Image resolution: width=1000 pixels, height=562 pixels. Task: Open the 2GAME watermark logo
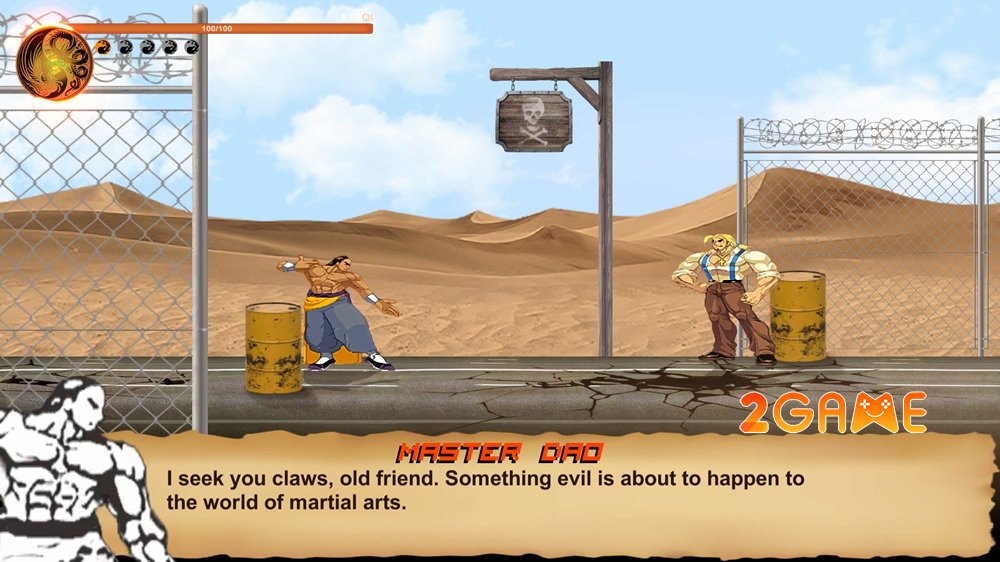click(832, 412)
